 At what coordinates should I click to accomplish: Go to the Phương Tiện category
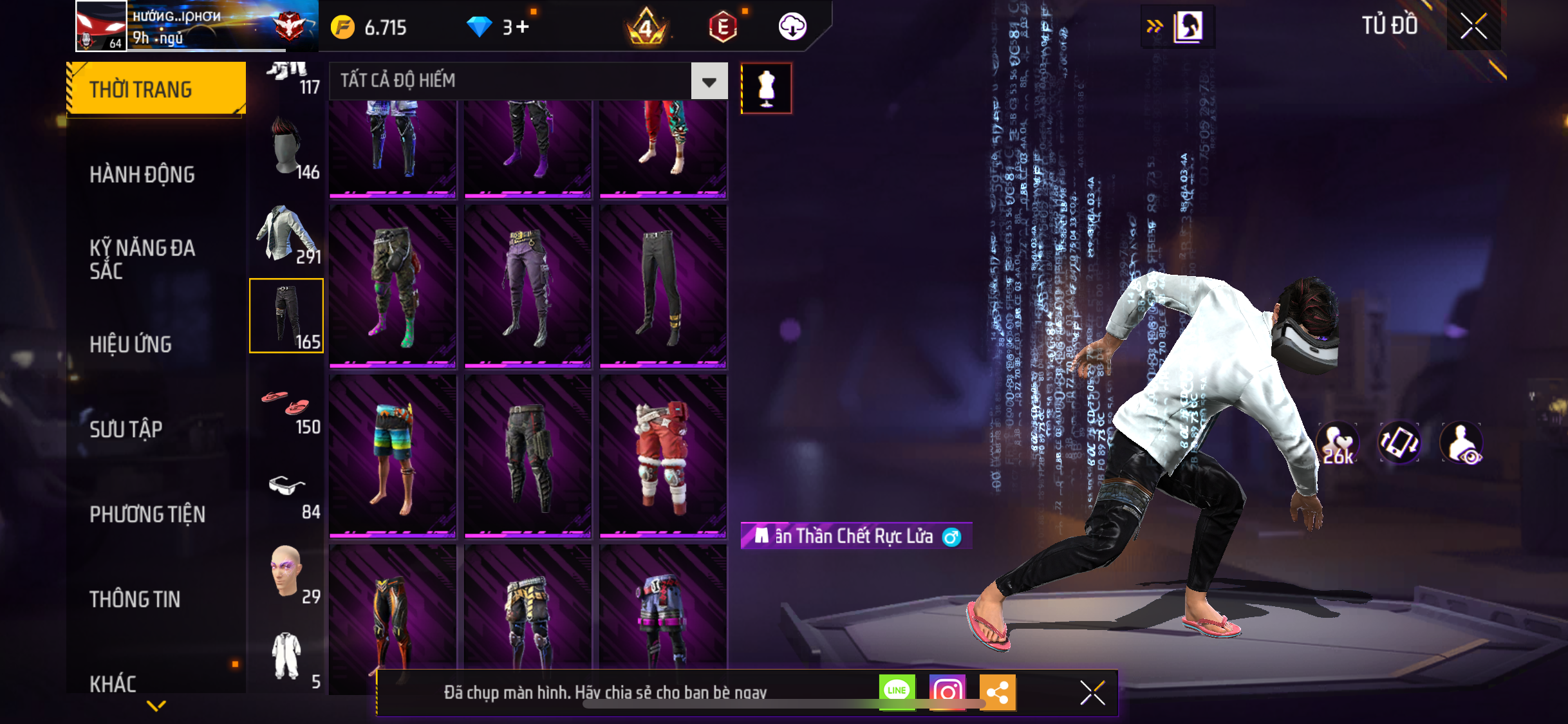pos(147,514)
